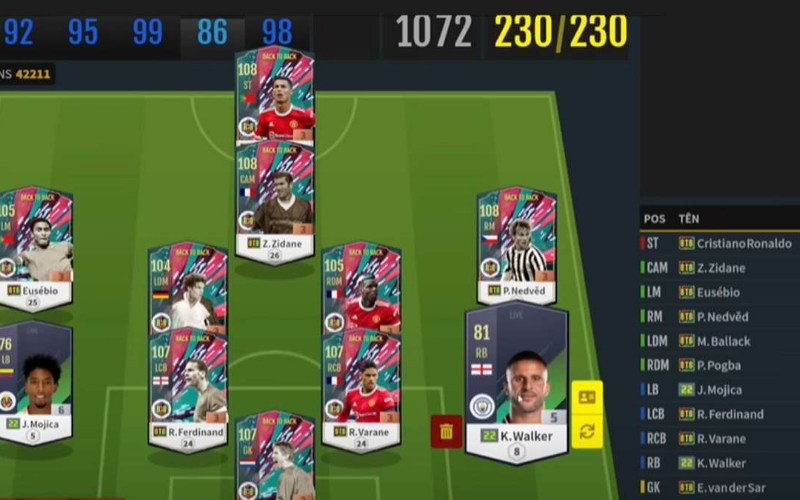Screen dimensions: 800x500
Task: Choose the Z. Zidane row in the squad list
Action: coord(720,267)
